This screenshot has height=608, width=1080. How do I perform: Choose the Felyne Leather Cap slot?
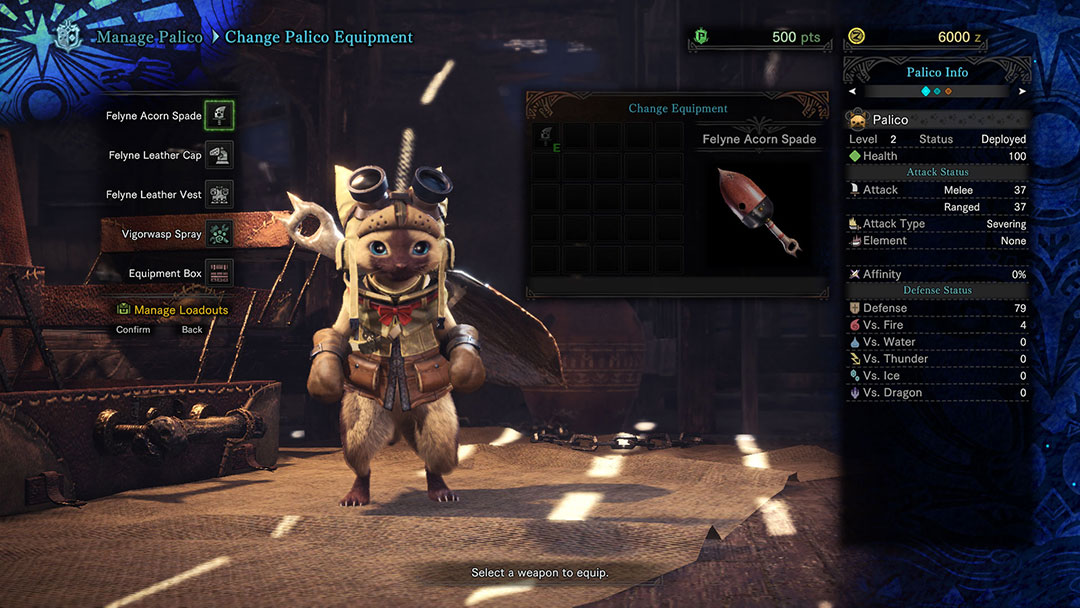[x=219, y=155]
